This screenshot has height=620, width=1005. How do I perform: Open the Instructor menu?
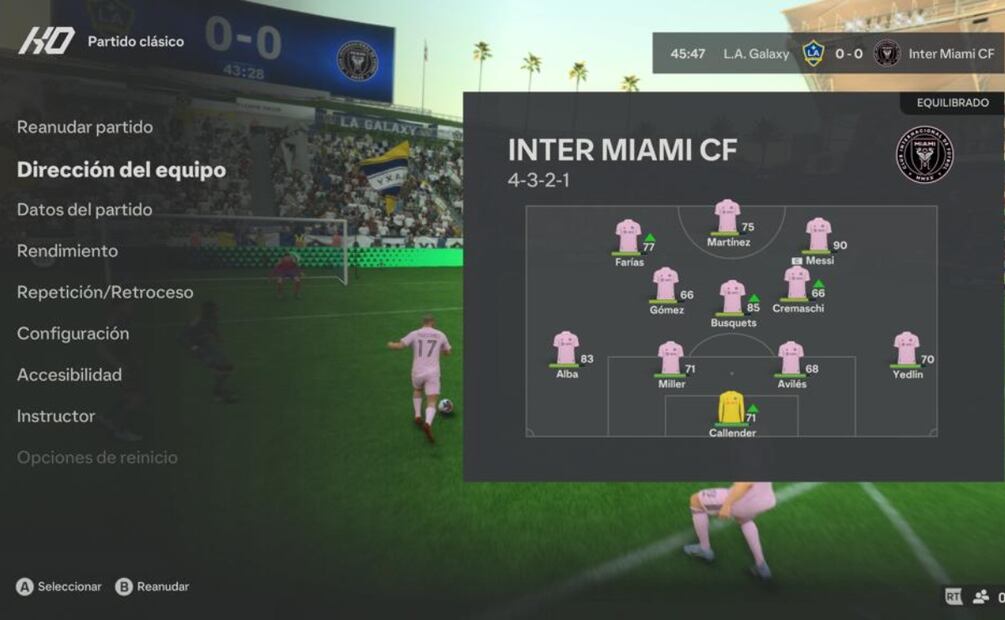click(x=56, y=416)
